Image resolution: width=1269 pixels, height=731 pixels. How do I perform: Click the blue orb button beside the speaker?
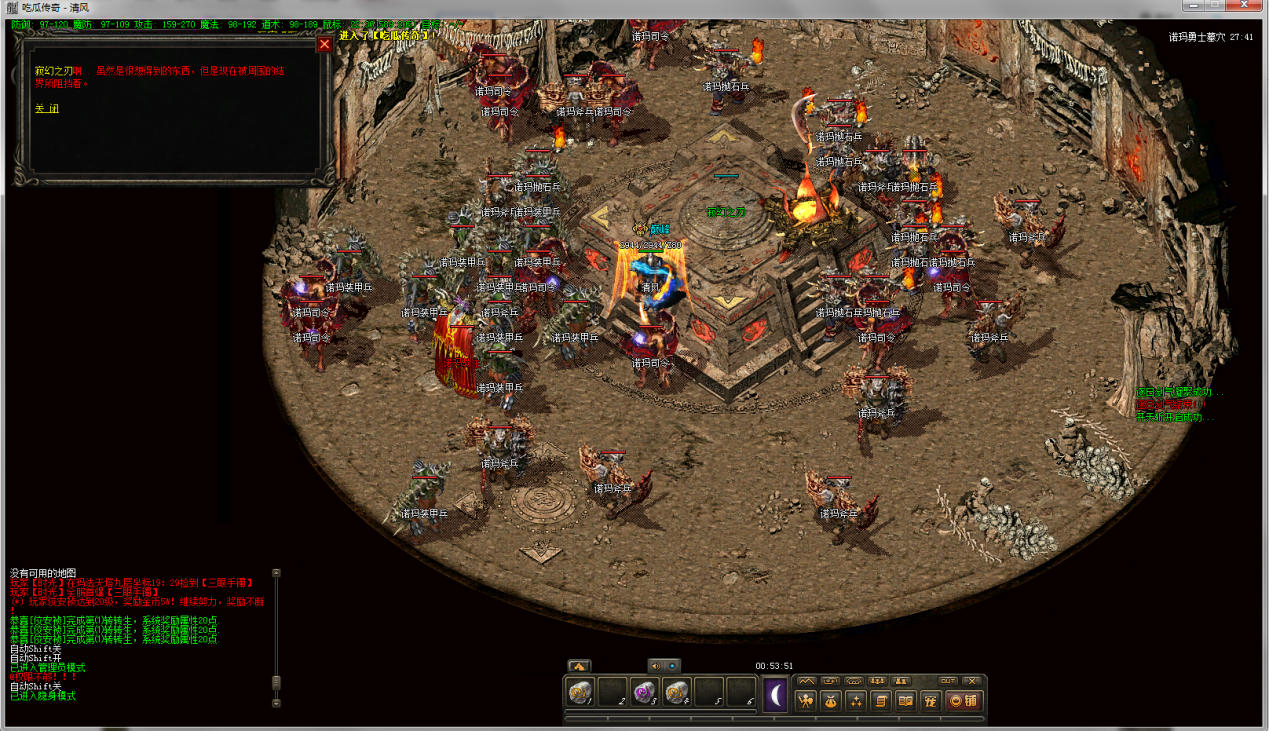(x=672, y=665)
